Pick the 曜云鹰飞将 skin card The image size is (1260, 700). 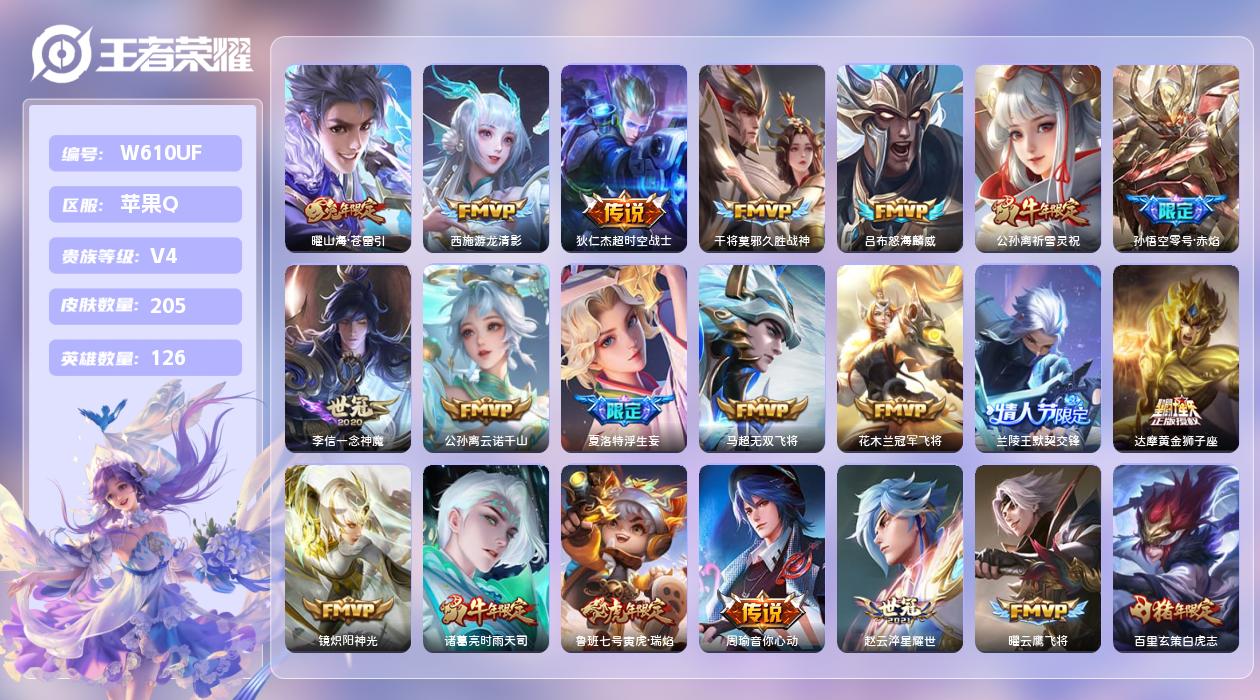[1038, 558]
